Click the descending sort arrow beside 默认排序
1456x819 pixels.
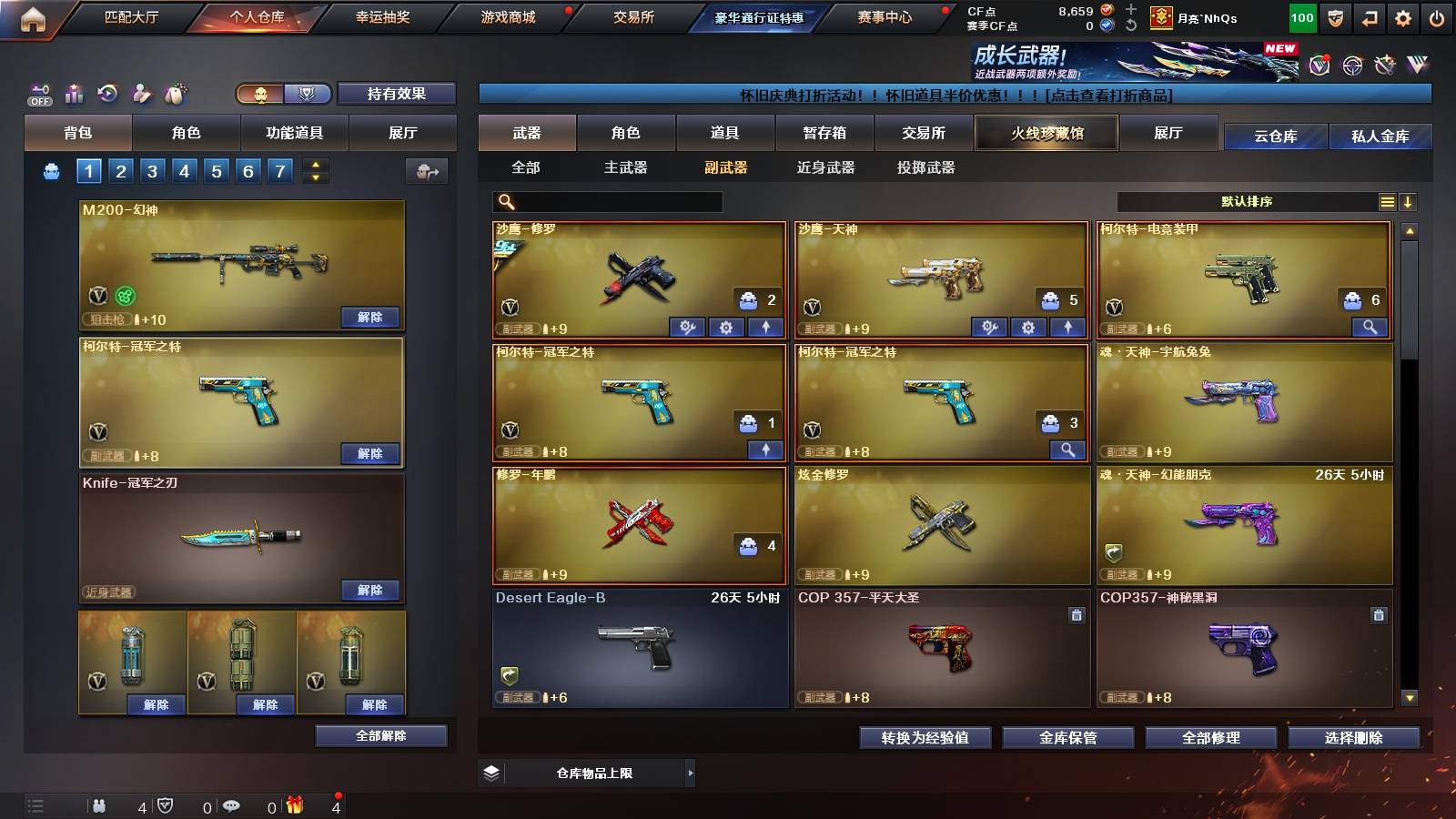coord(1409,201)
